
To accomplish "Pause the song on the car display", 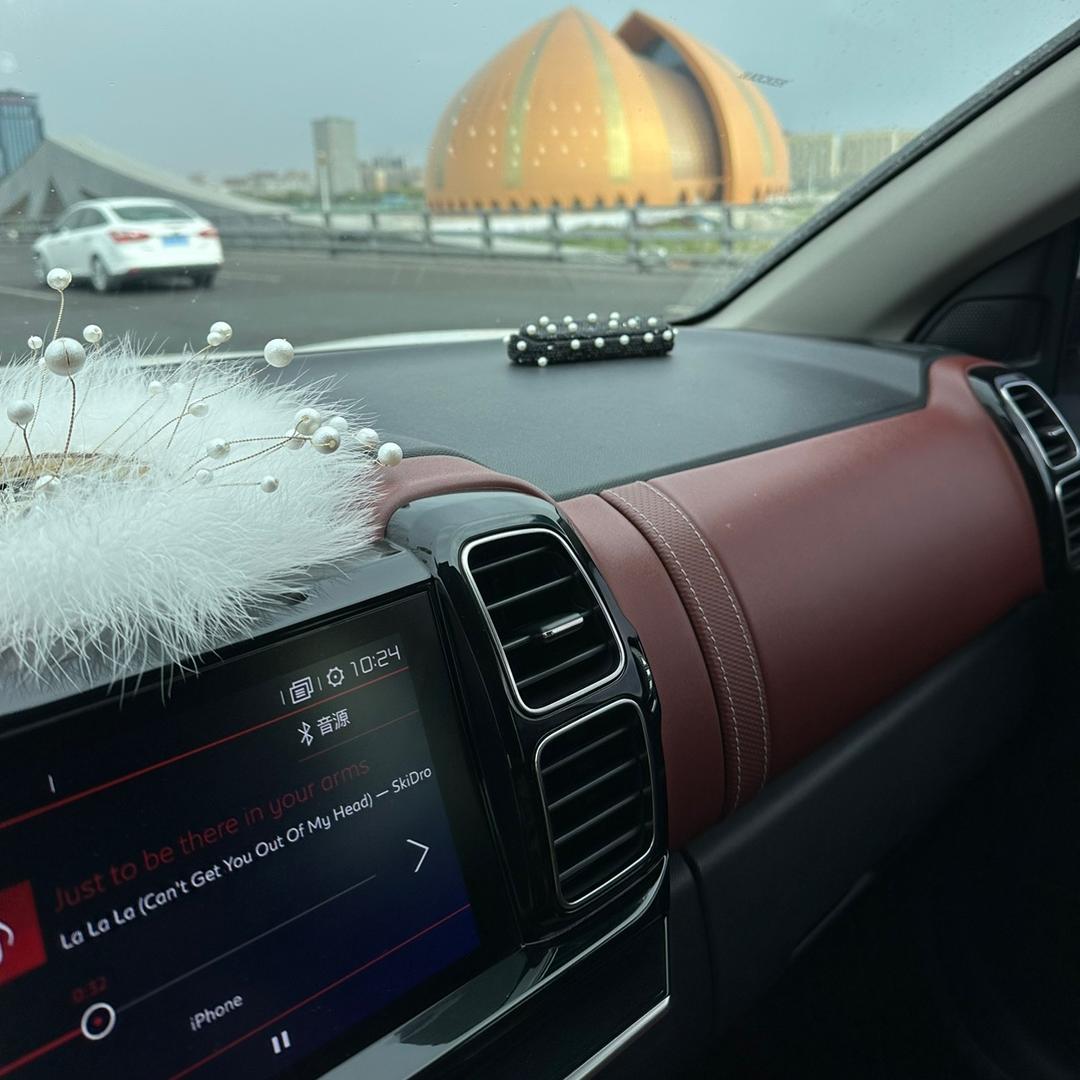I will pyautogui.click(x=281, y=1041).
